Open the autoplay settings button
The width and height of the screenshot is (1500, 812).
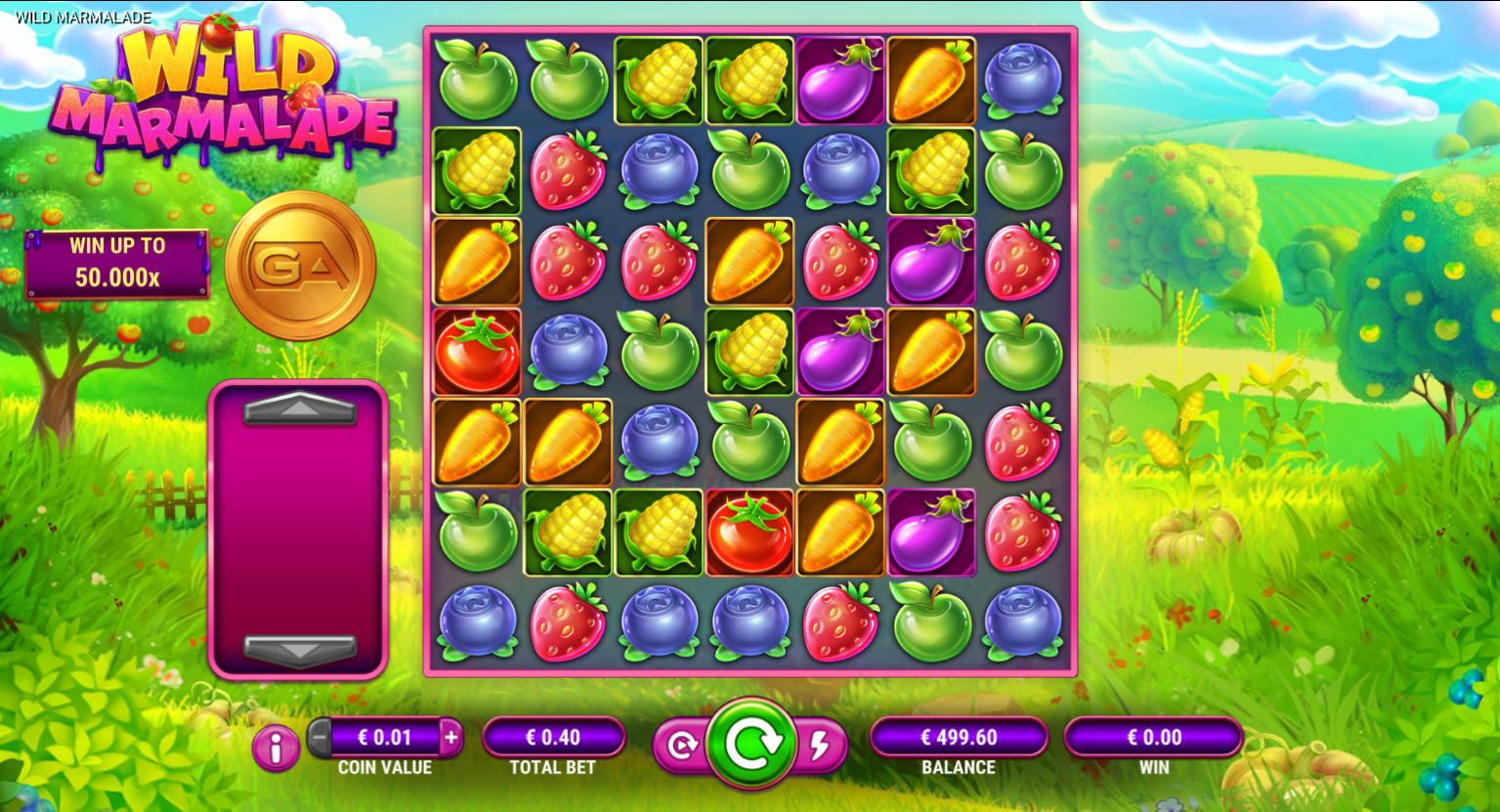[x=680, y=747]
